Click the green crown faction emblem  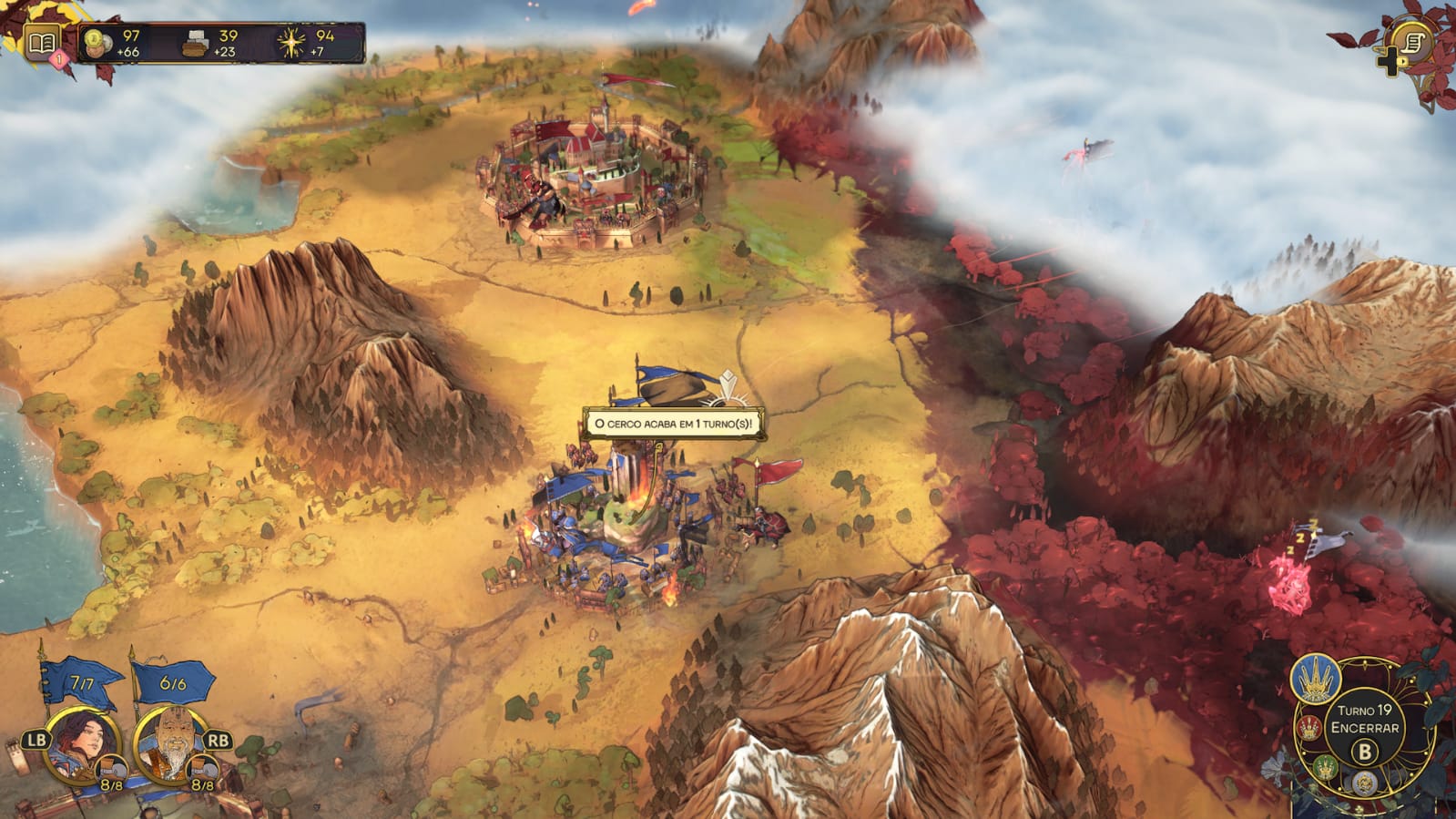(x=1325, y=766)
